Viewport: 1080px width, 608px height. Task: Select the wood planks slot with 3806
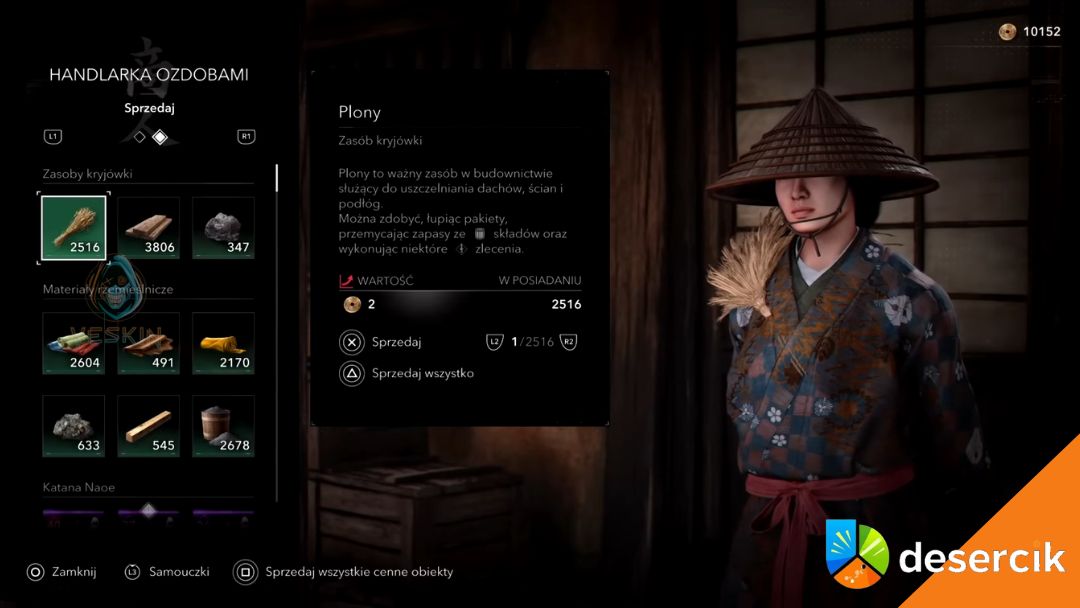point(149,228)
